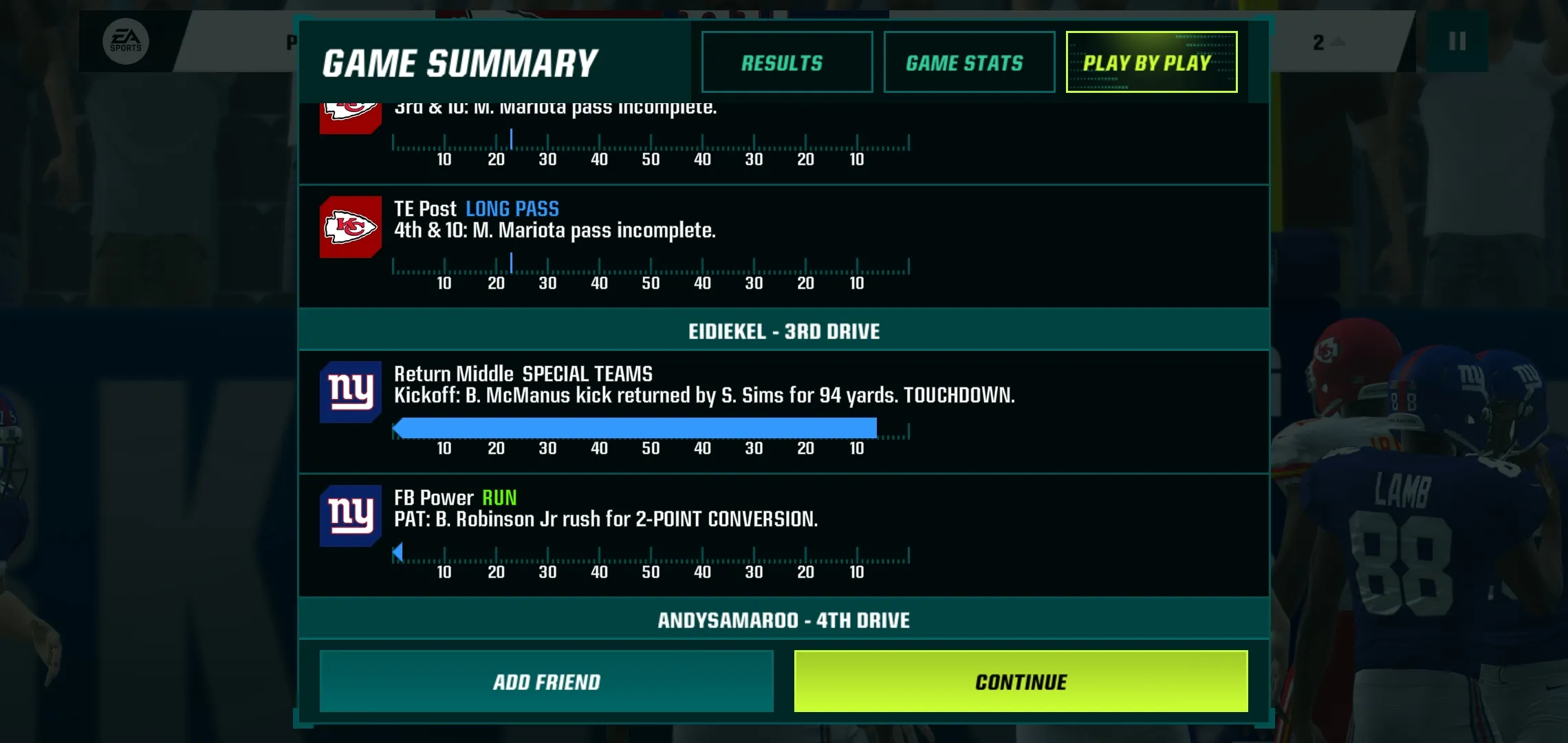Expand the ANDYSAMAROO - 4TH DRIVE header
Image resolution: width=1568 pixels, height=743 pixels.
click(784, 619)
